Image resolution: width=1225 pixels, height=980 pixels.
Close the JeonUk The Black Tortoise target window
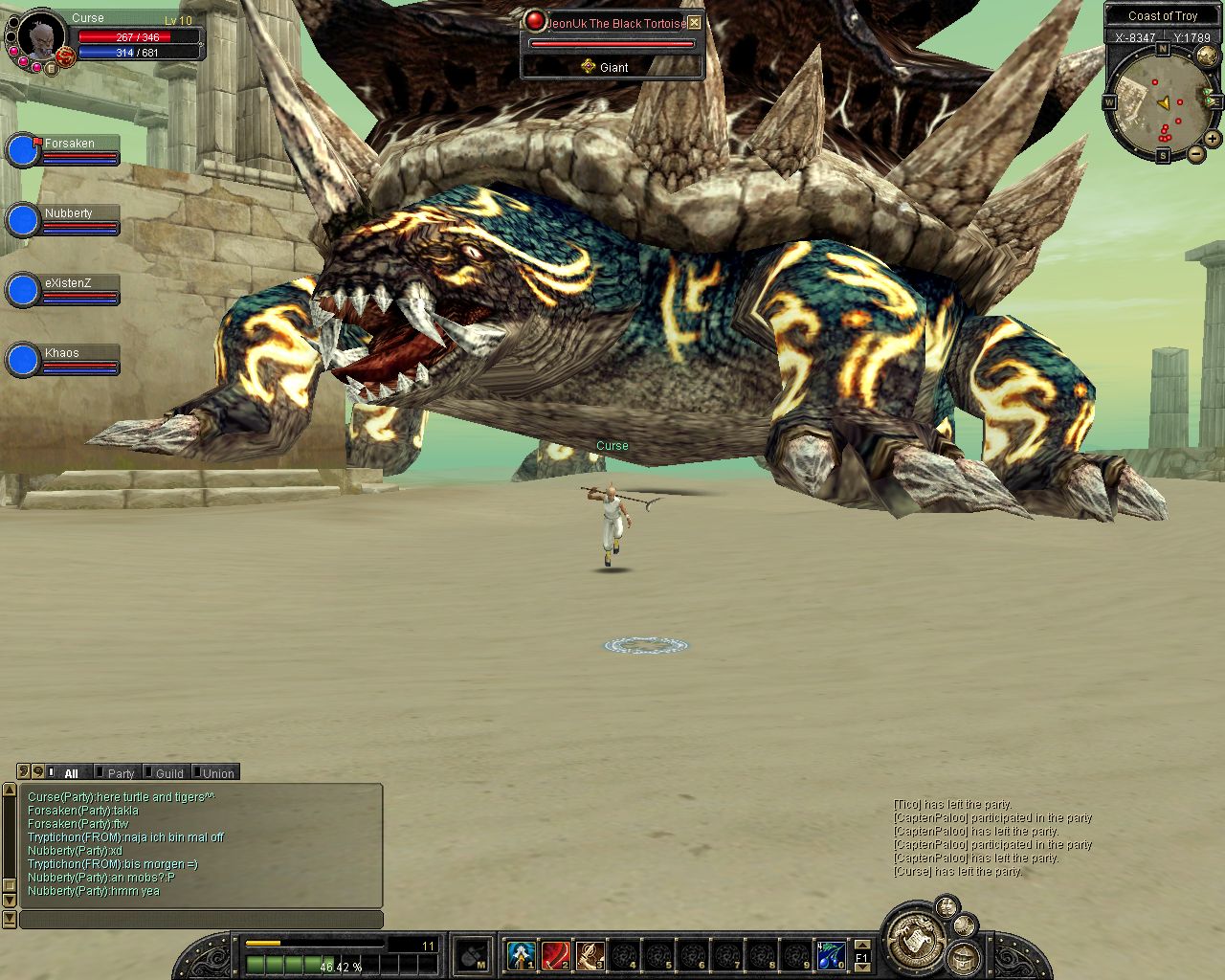tap(695, 23)
